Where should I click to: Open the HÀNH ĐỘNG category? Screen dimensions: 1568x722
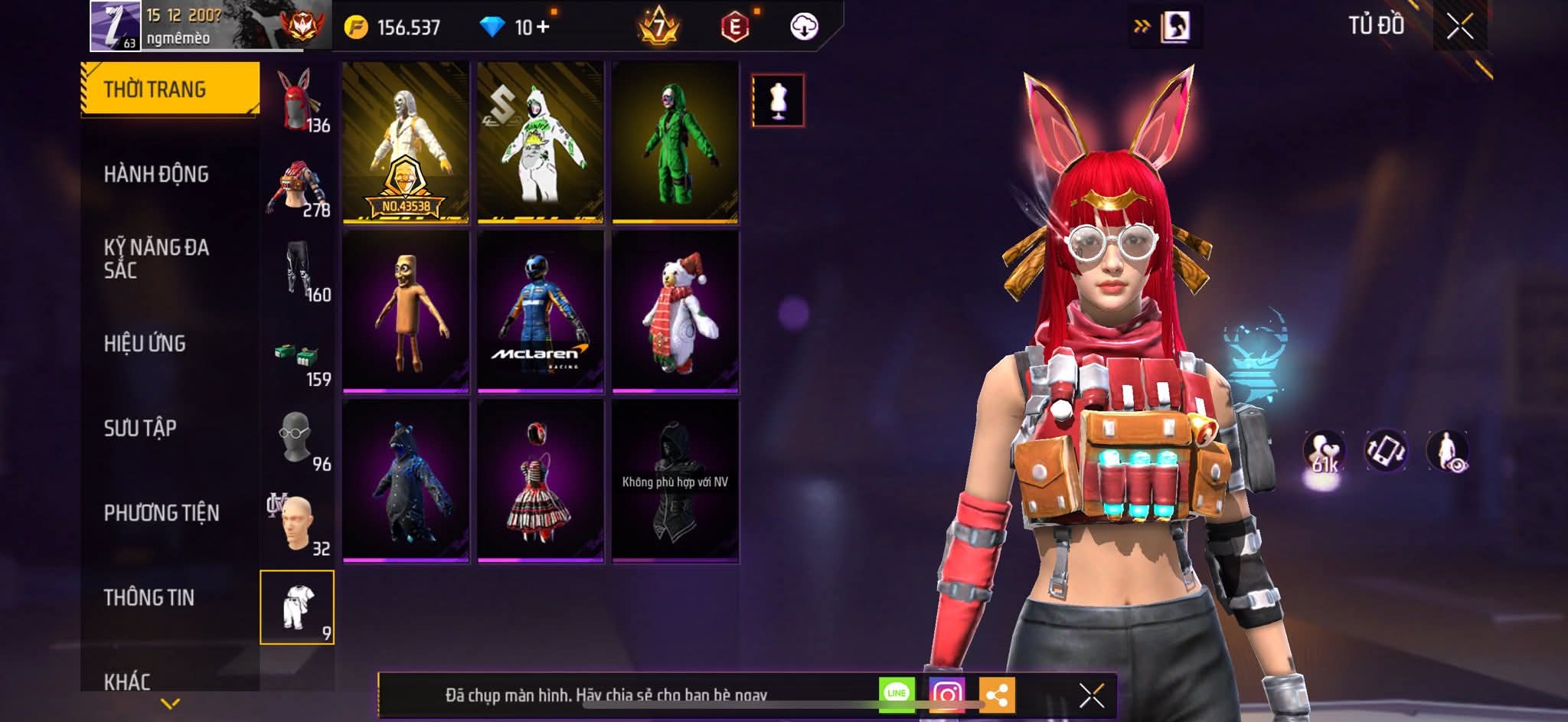click(x=156, y=175)
